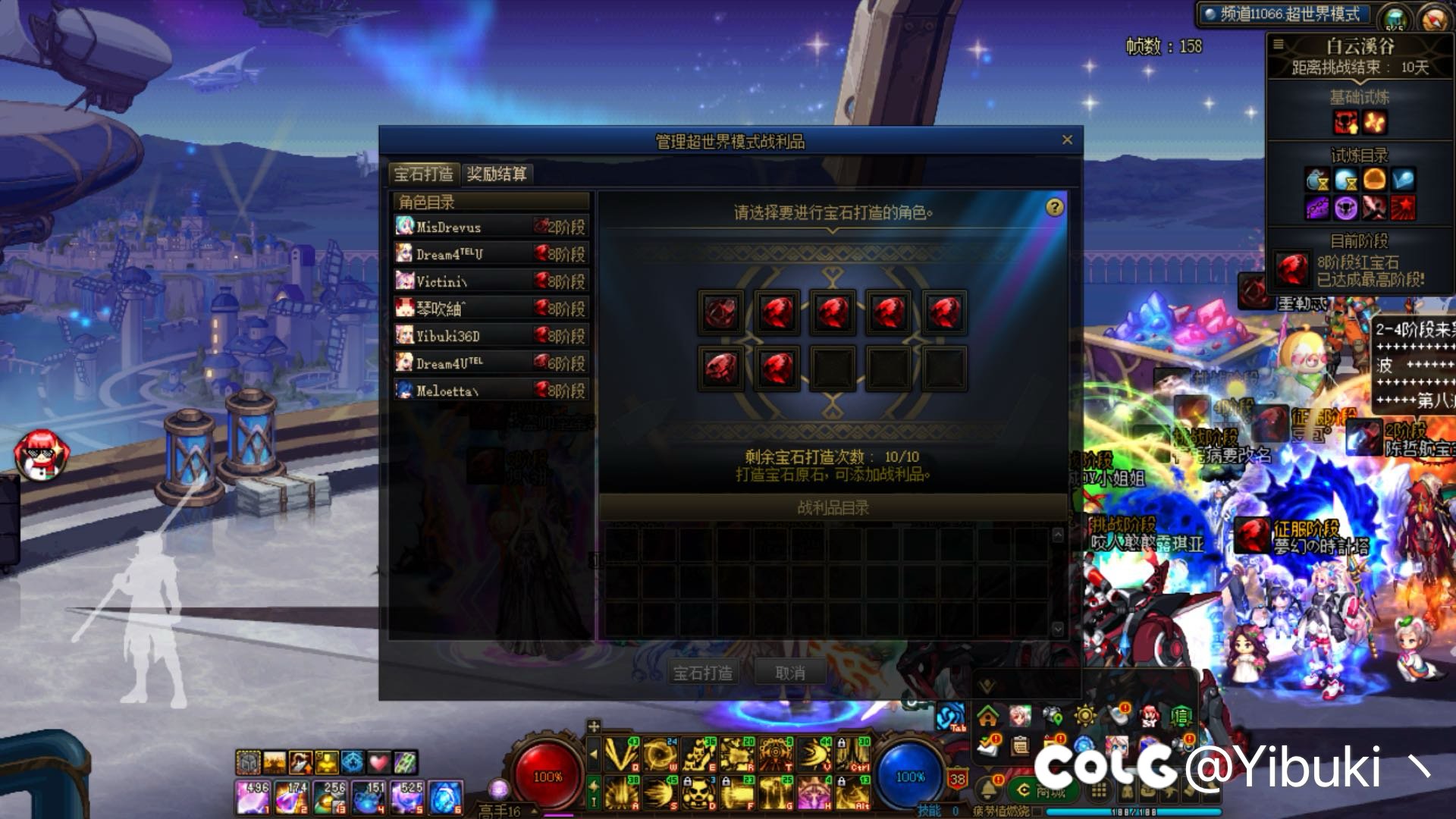Open the green house home icon

point(987,715)
